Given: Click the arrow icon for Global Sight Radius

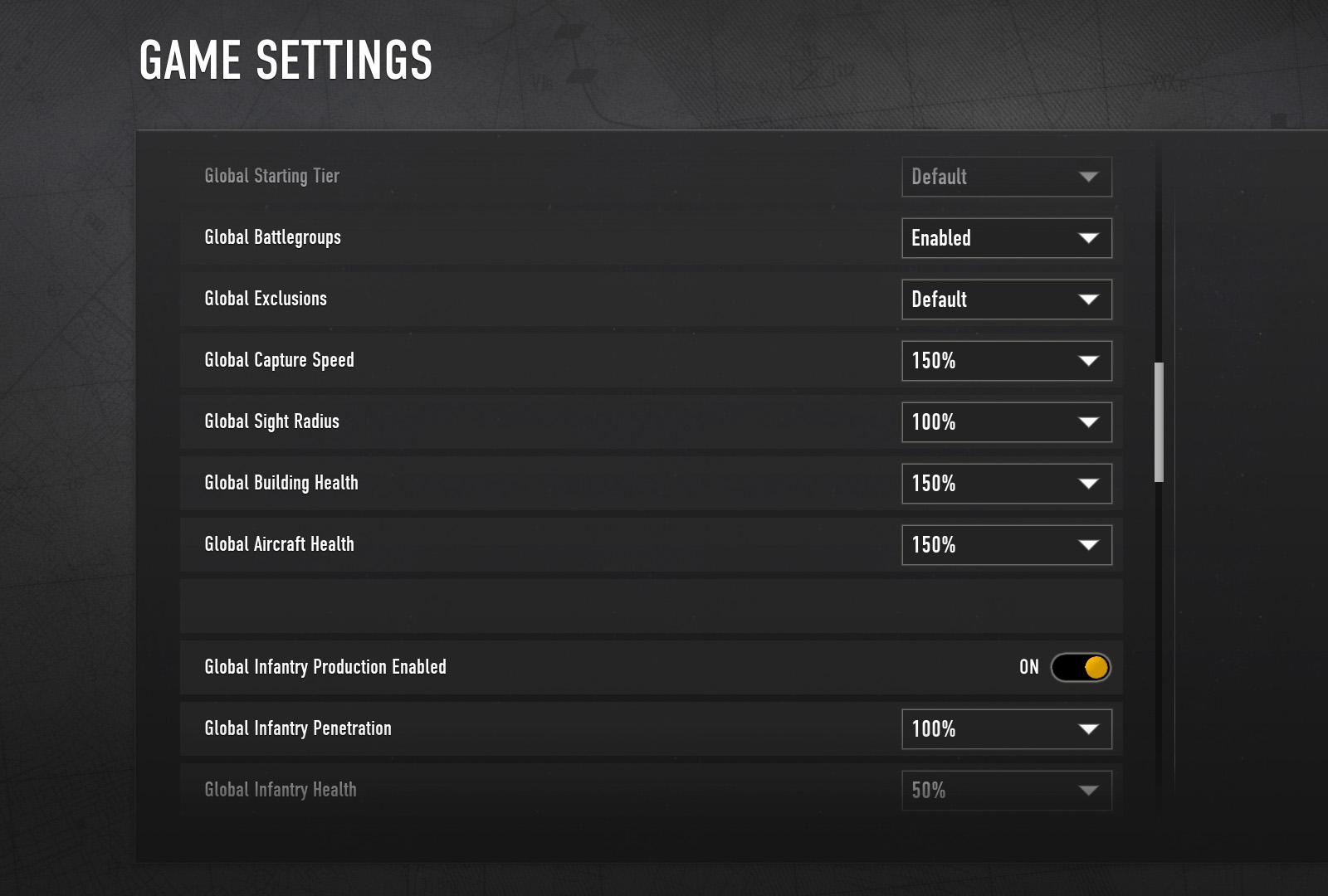Looking at the screenshot, I should coord(1090,422).
